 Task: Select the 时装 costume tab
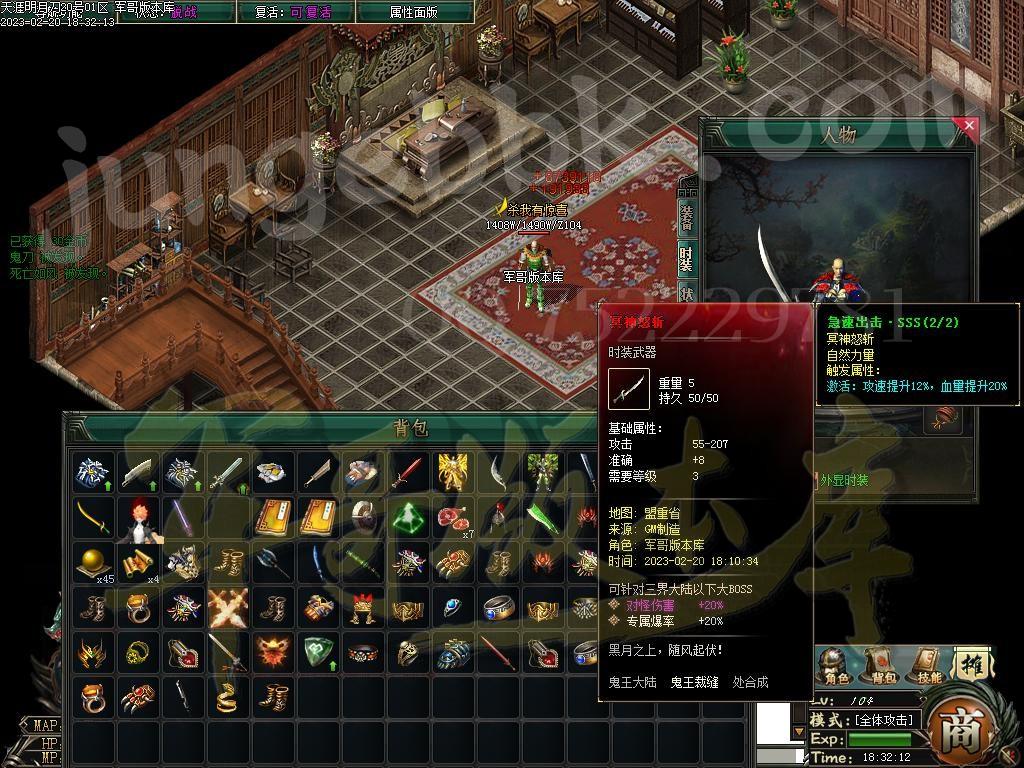[687, 258]
